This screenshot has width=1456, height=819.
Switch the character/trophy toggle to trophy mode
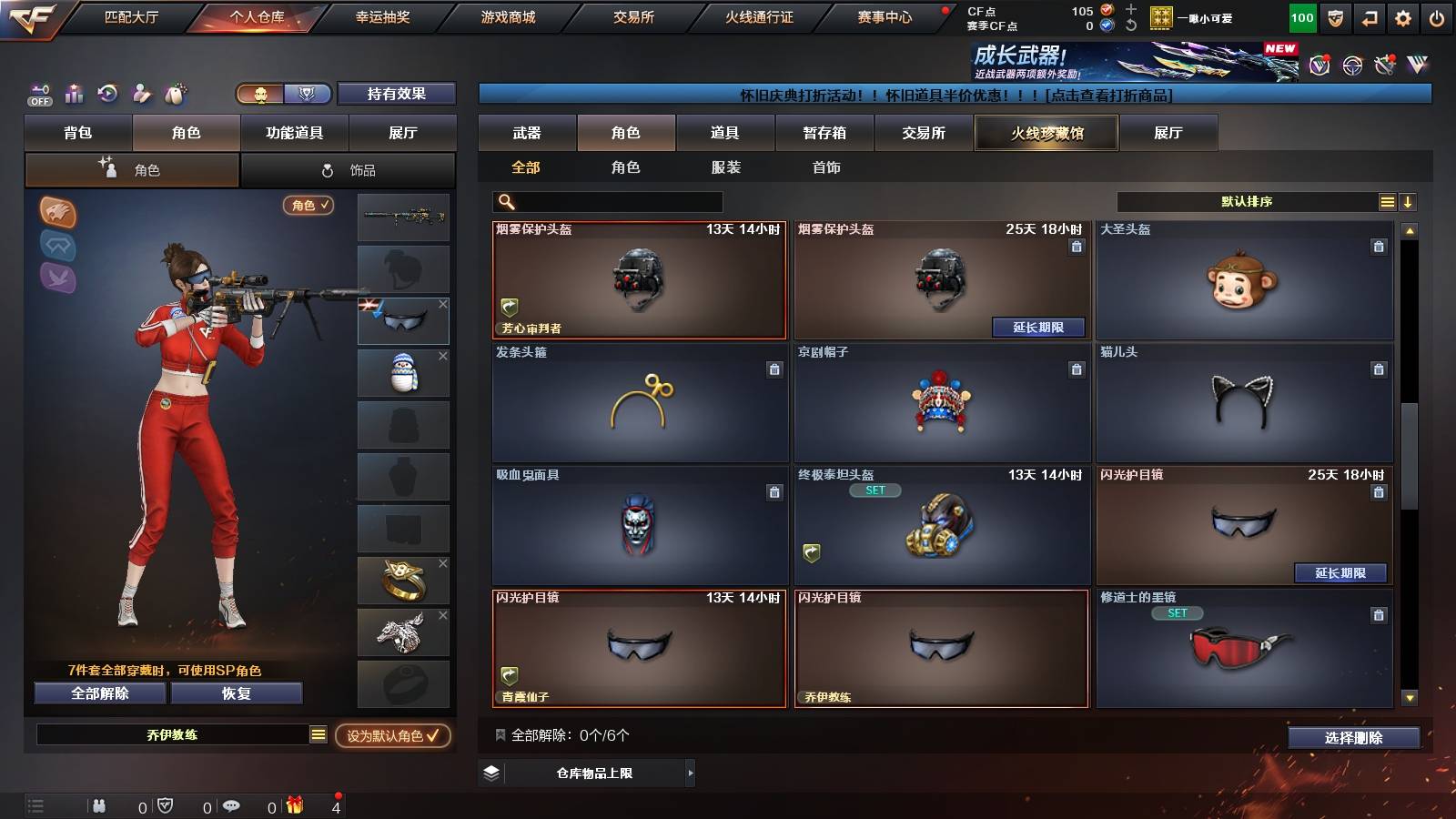coord(308,94)
